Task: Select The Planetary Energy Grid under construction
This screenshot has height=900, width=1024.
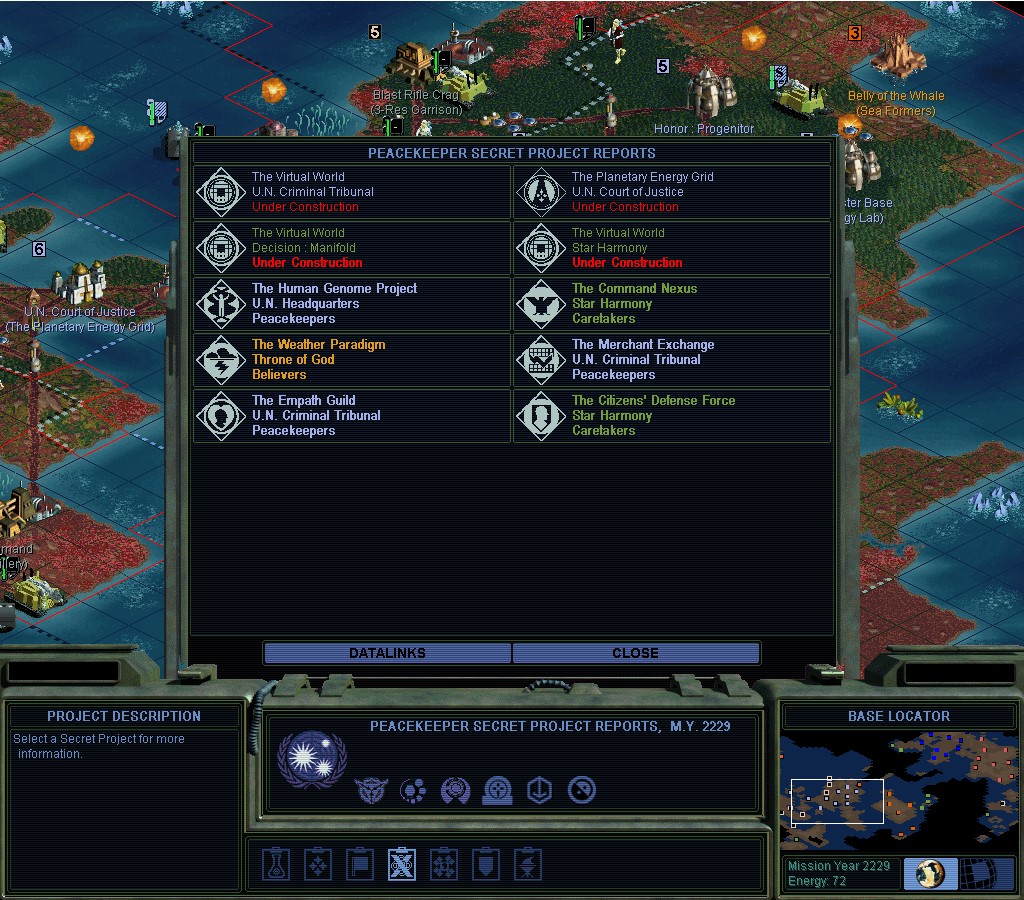Action: click(671, 192)
